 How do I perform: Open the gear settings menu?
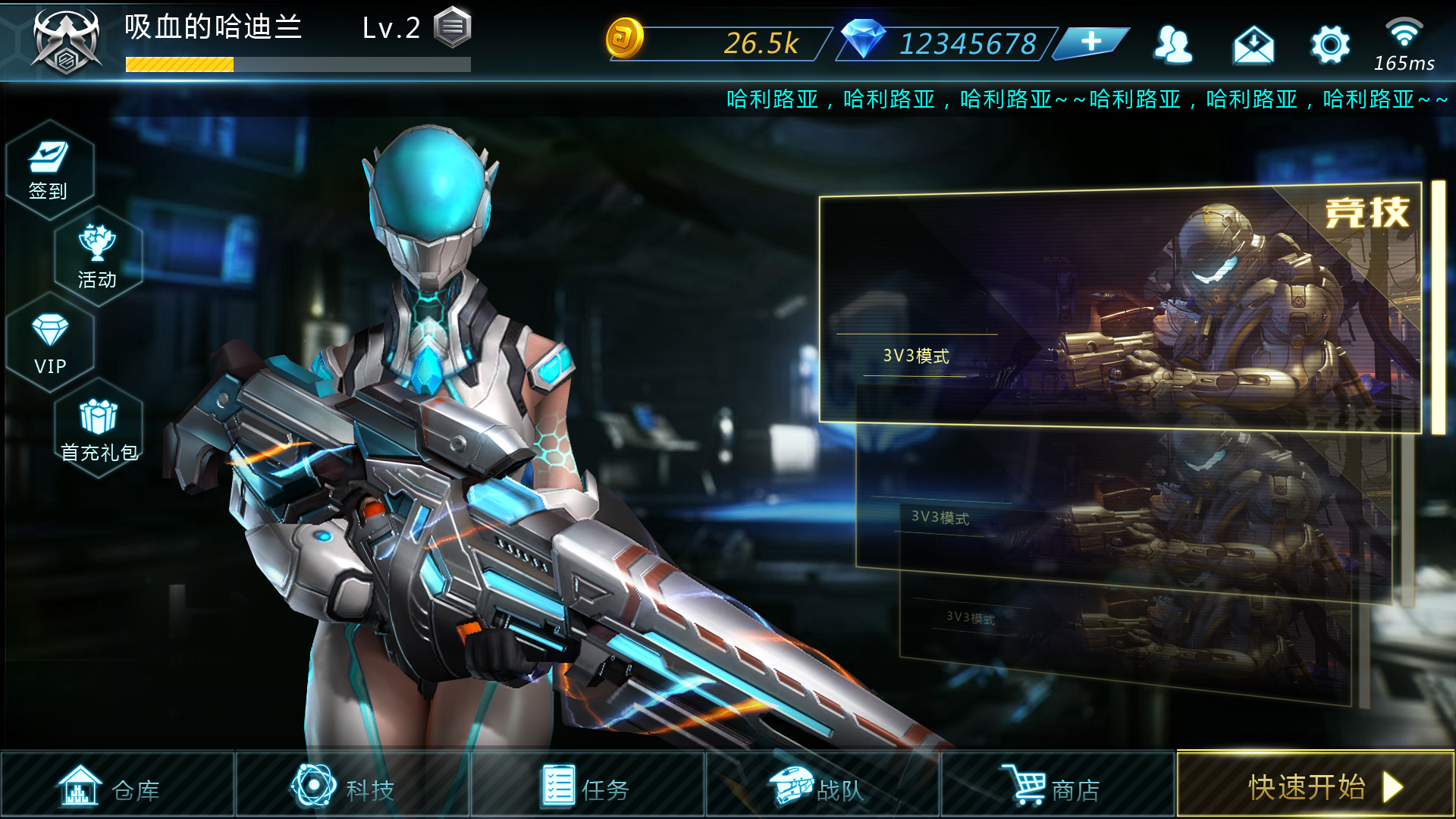click(x=1330, y=45)
